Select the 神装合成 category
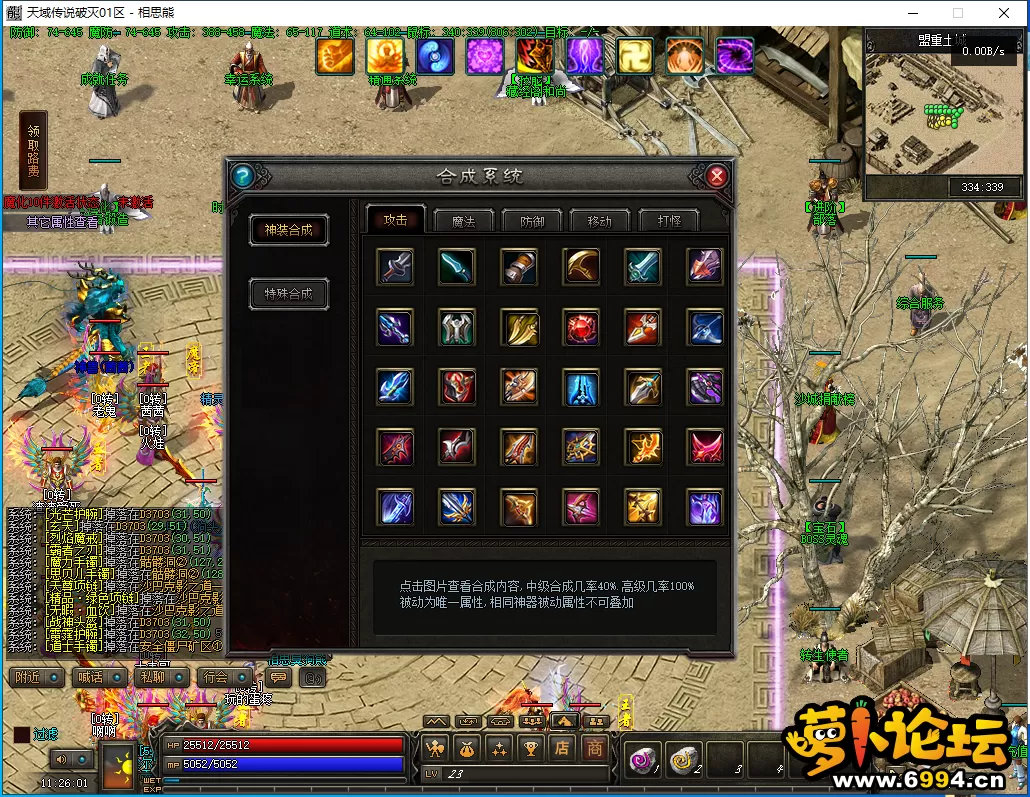The height and width of the screenshot is (797, 1030). (x=289, y=230)
